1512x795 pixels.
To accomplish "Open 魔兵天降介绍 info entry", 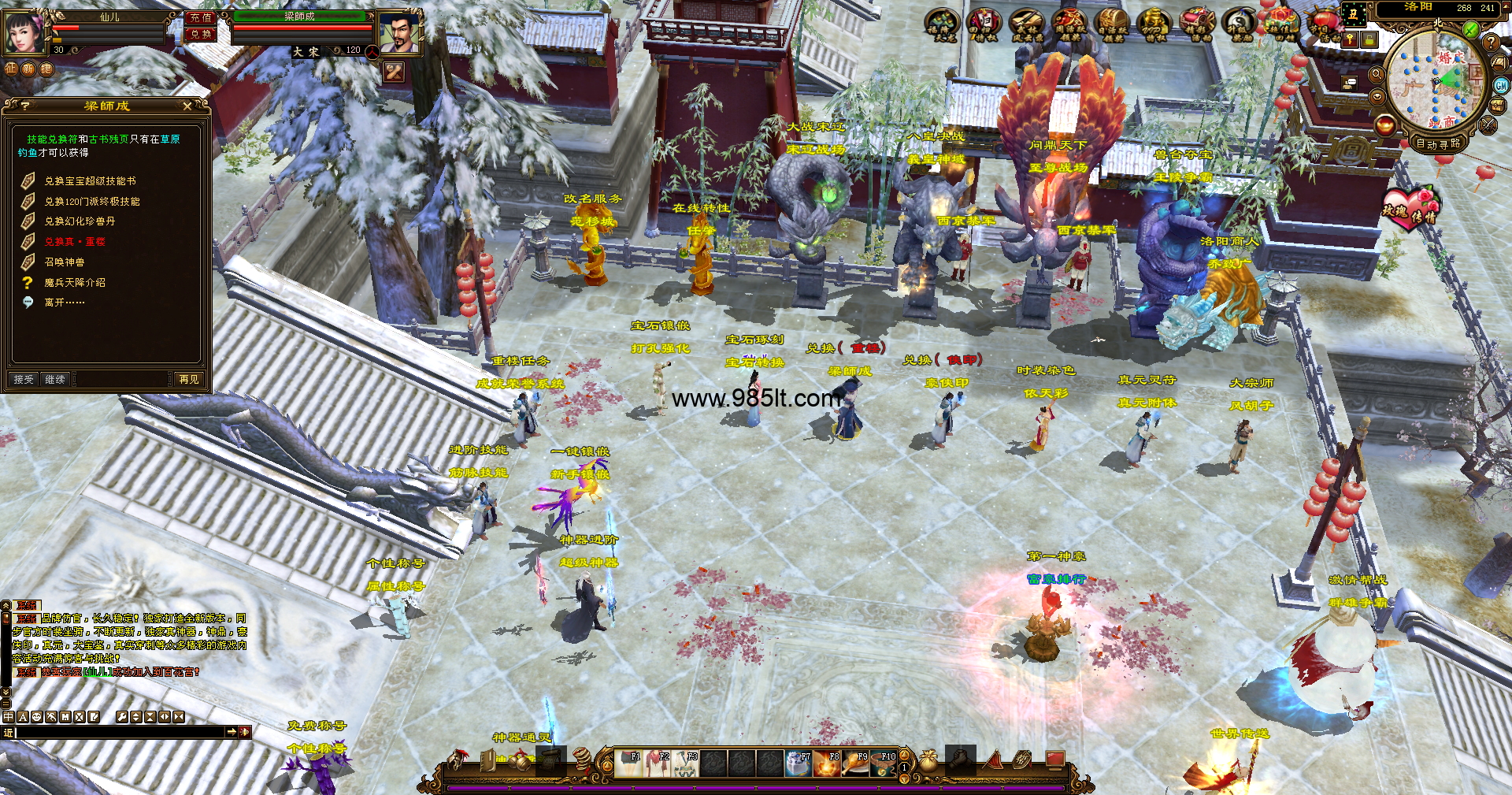I will [75, 282].
